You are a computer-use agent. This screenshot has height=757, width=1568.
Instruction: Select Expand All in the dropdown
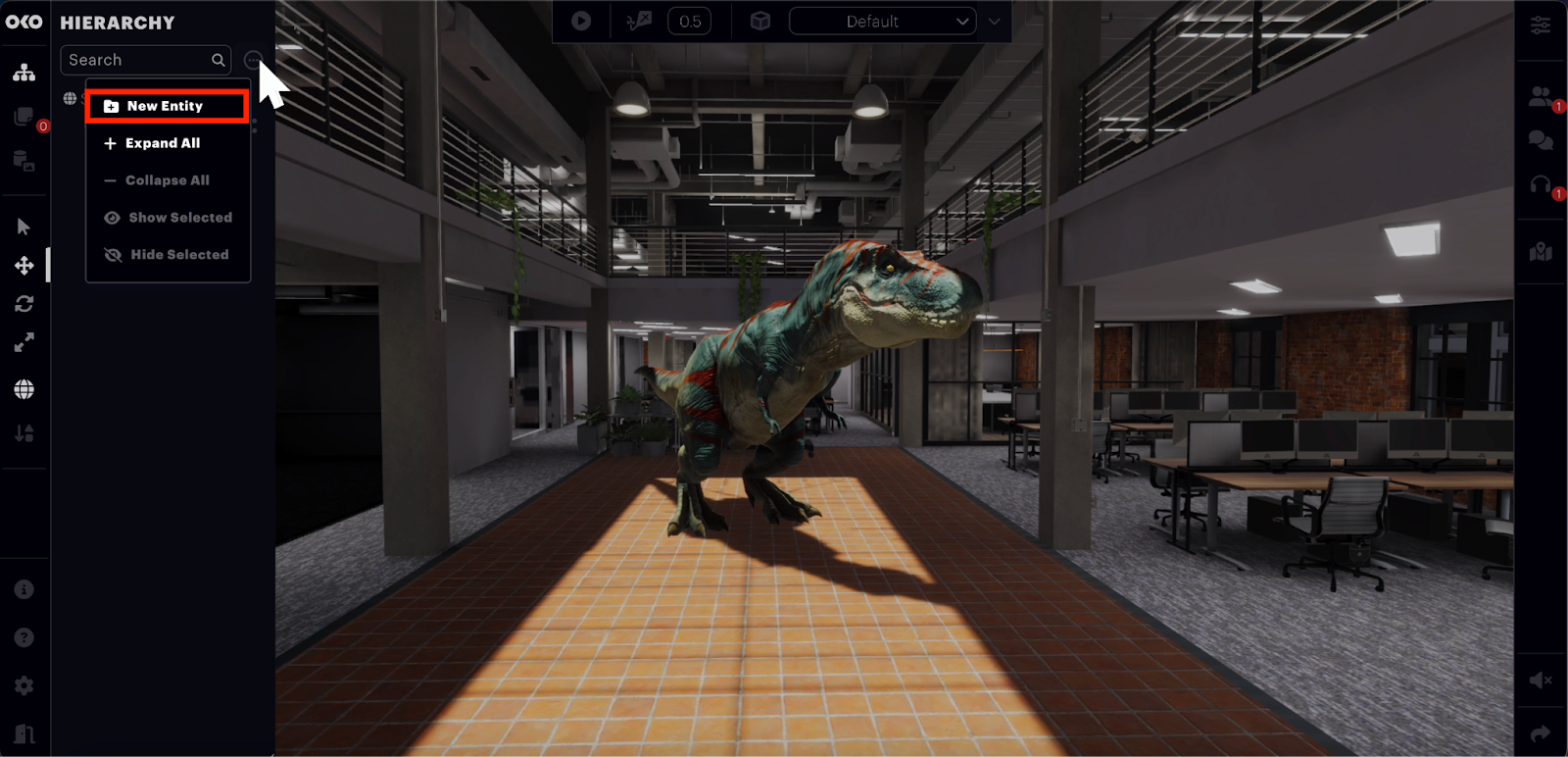pos(163,143)
